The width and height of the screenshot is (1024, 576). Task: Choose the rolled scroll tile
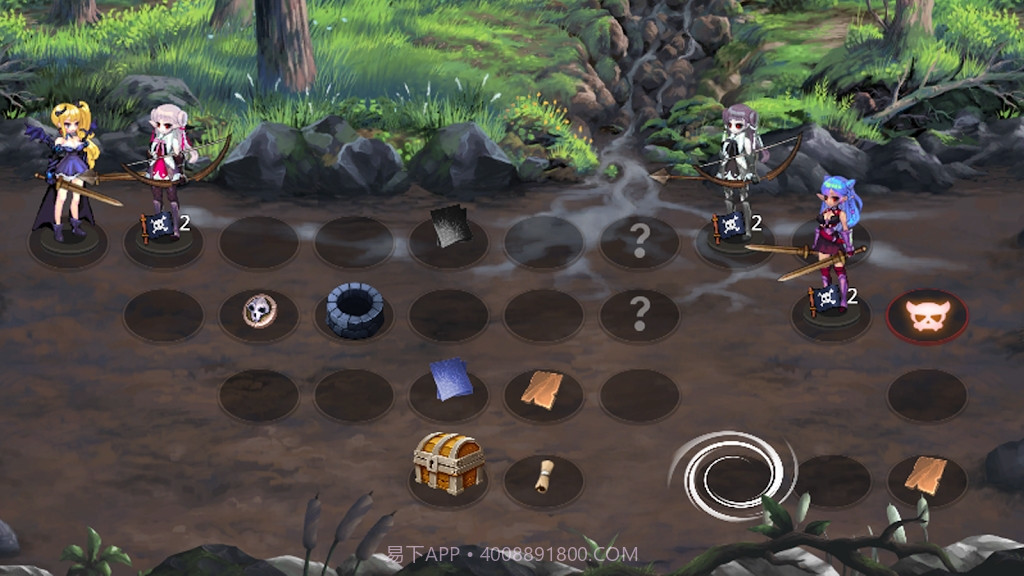[543, 476]
